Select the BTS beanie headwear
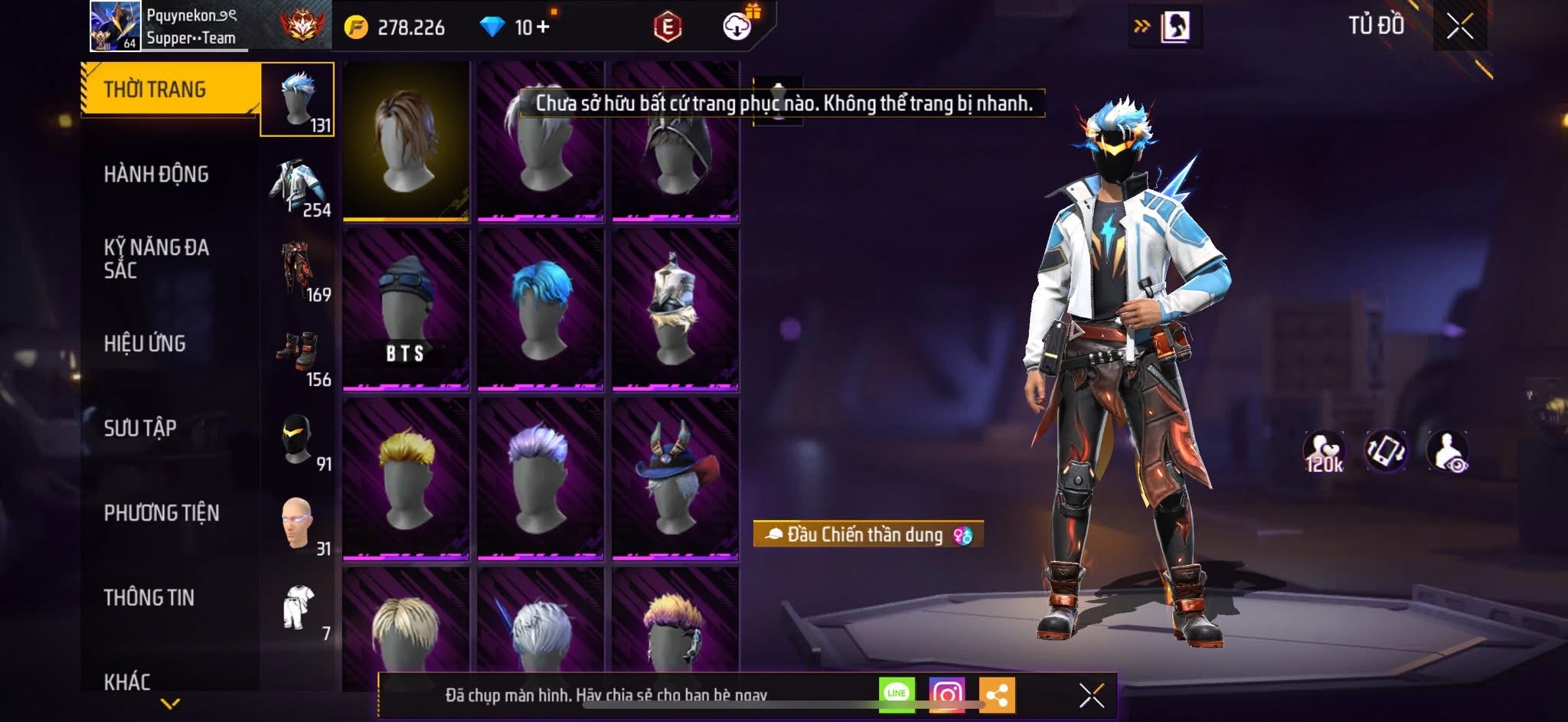Viewport: 1568px width, 722px height. pos(406,309)
